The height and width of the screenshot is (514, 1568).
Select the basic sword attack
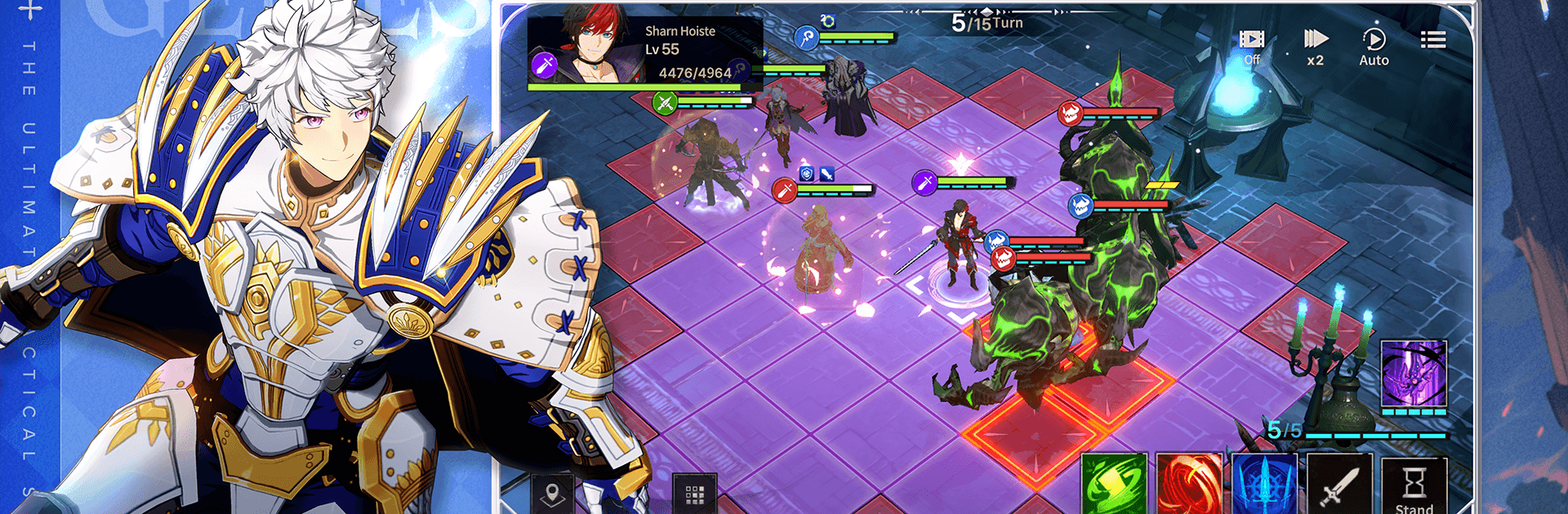coord(1339,485)
